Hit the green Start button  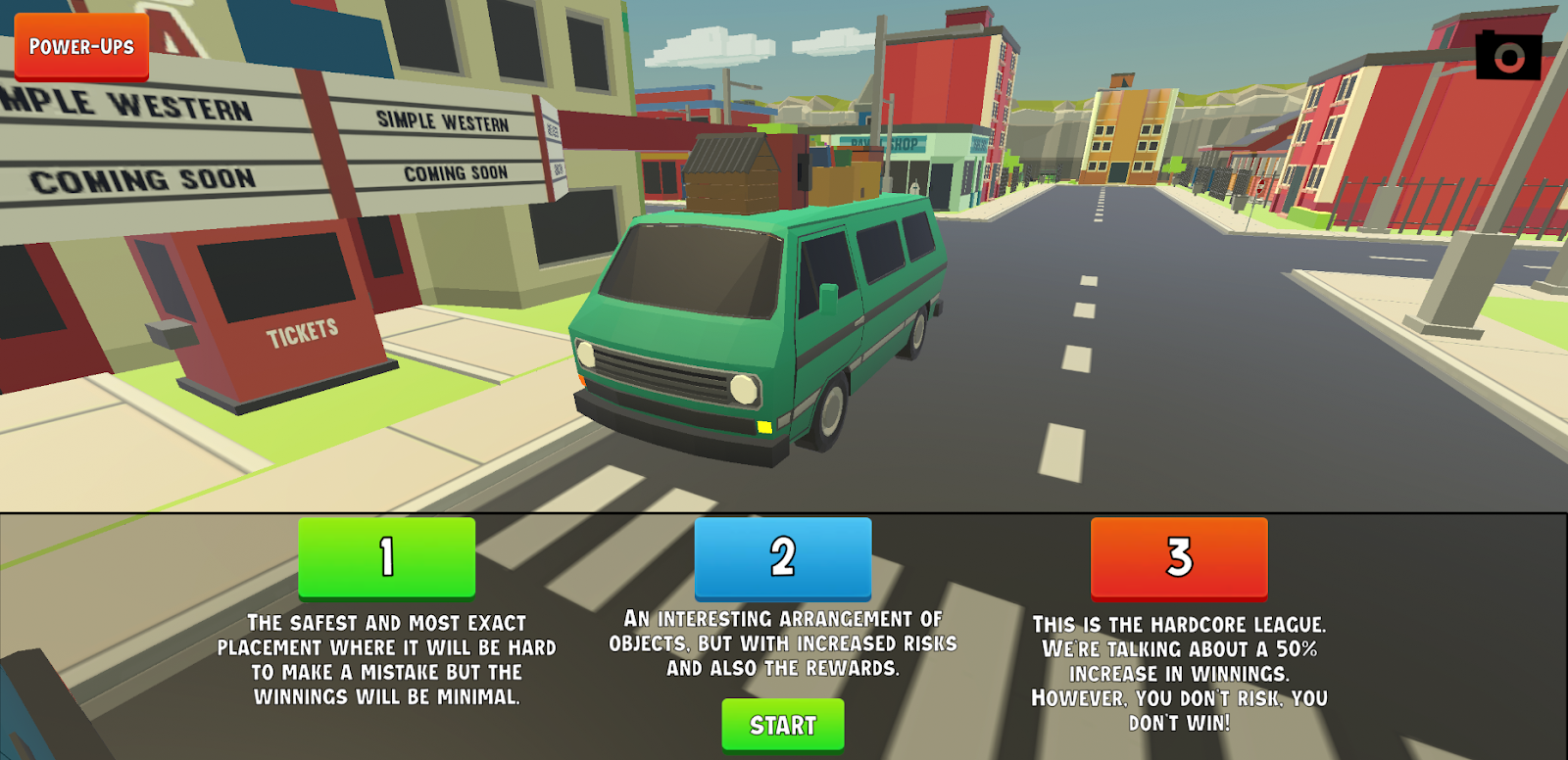[x=782, y=725]
